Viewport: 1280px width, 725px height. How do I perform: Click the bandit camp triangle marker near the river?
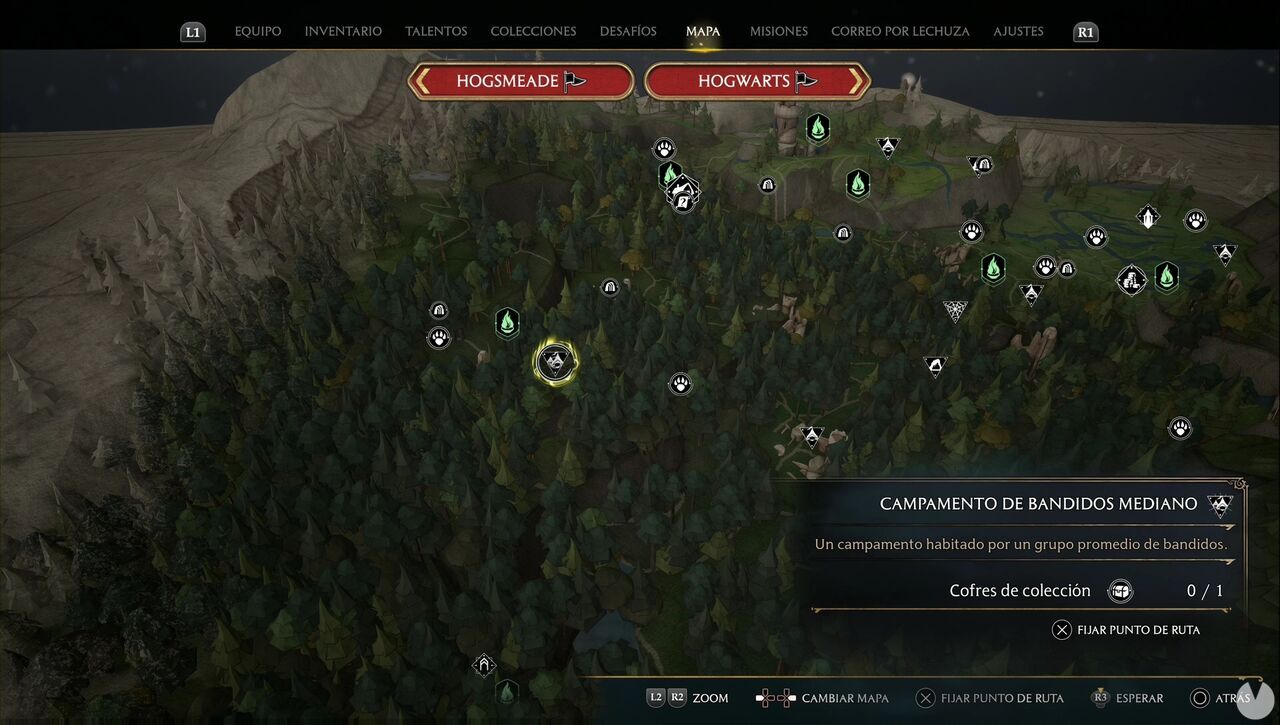pos(886,148)
